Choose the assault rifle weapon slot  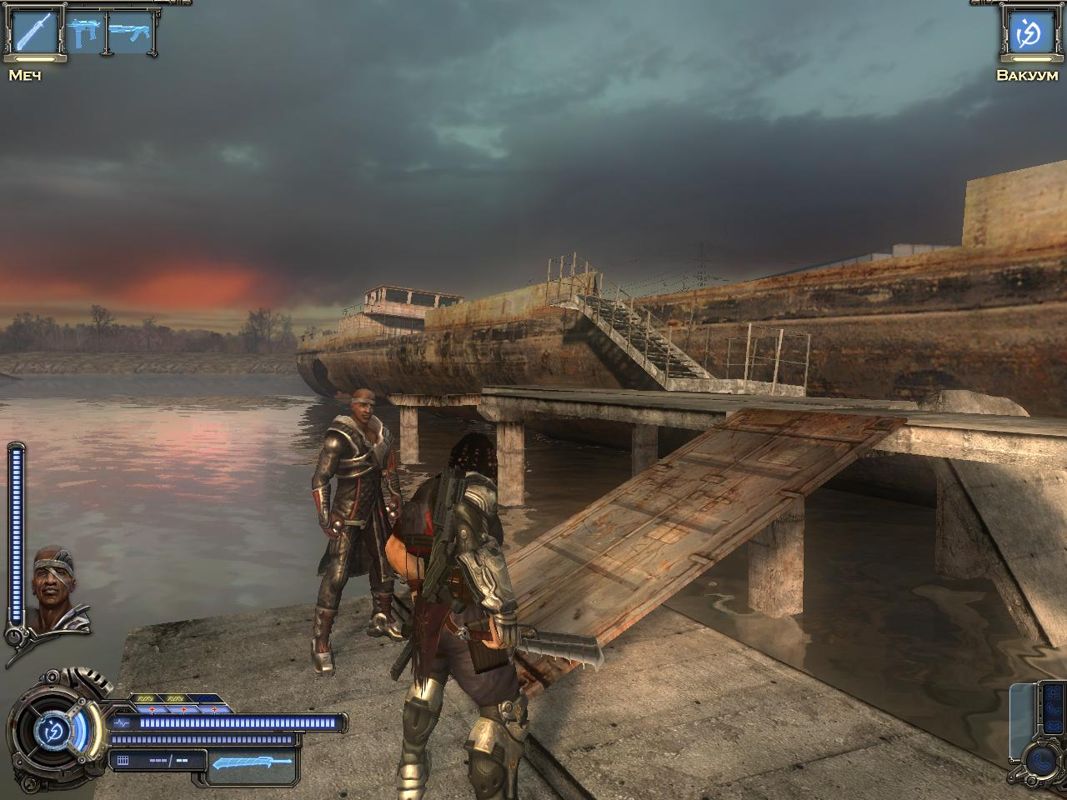(129, 33)
